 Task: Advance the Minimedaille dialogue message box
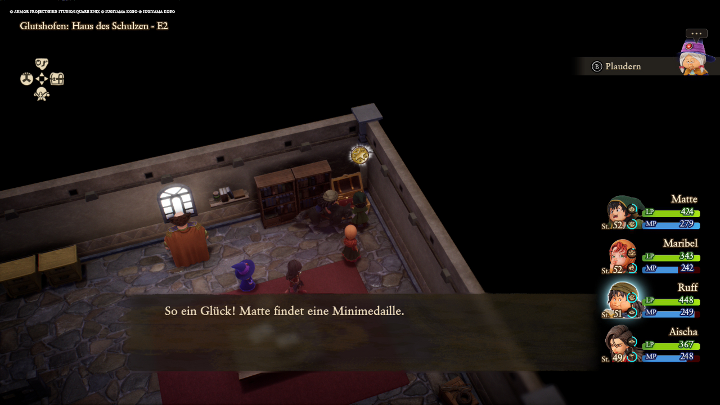pyautogui.click(x=360, y=322)
